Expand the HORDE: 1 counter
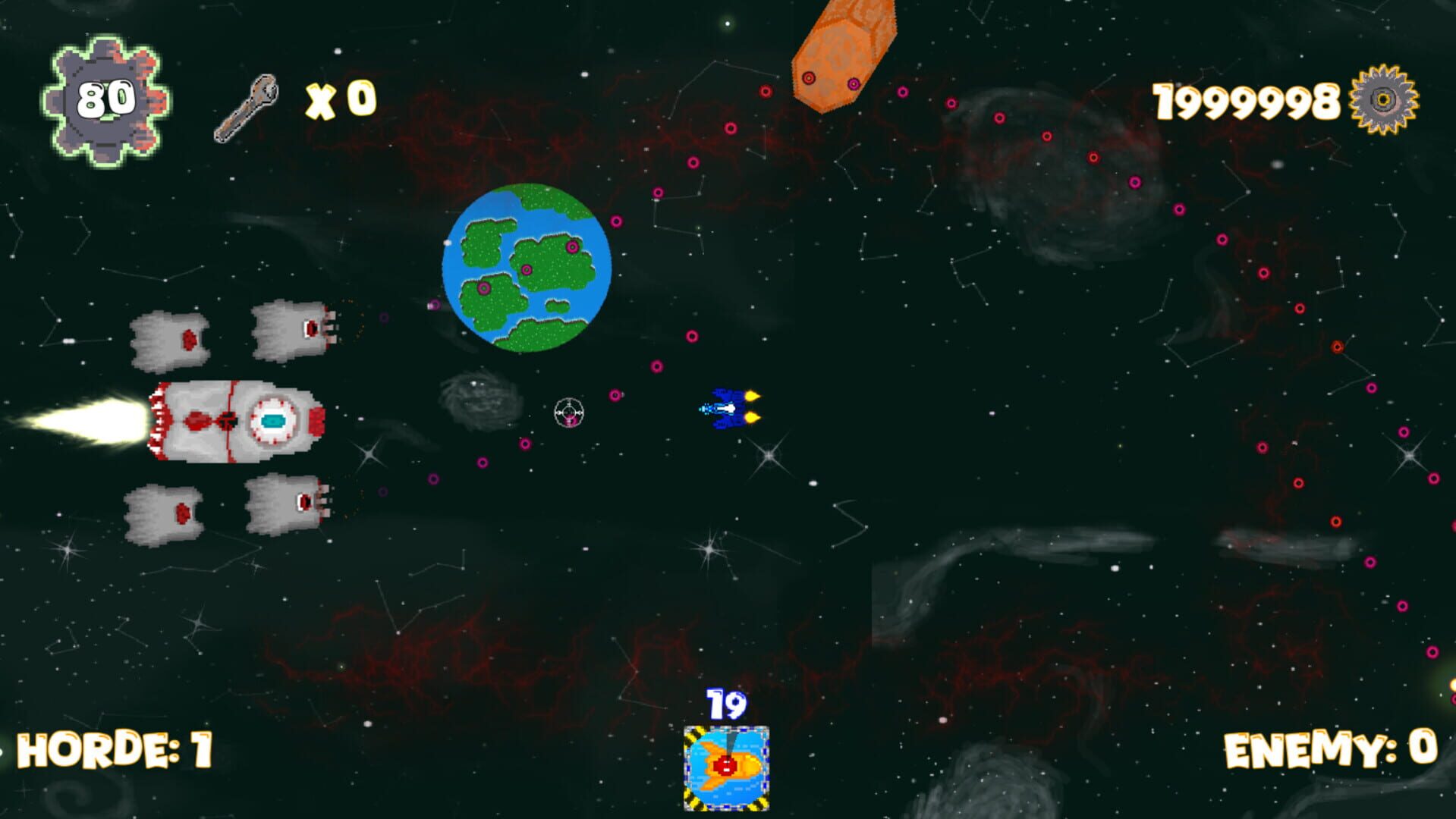The height and width of the screenshot is (819, 1456). (114, 751)
